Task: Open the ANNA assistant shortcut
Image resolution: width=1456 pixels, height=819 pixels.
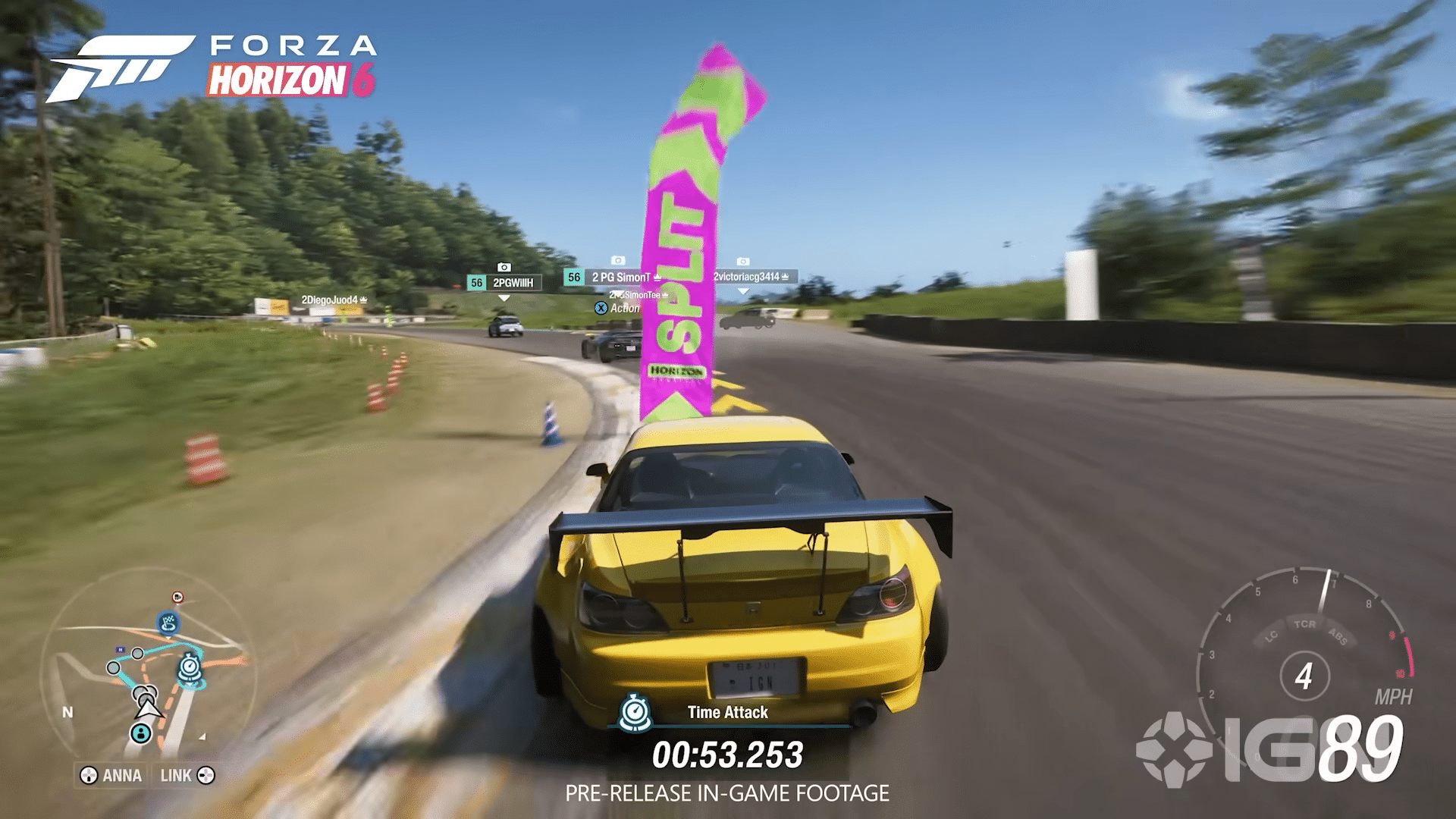Action: 112,775
